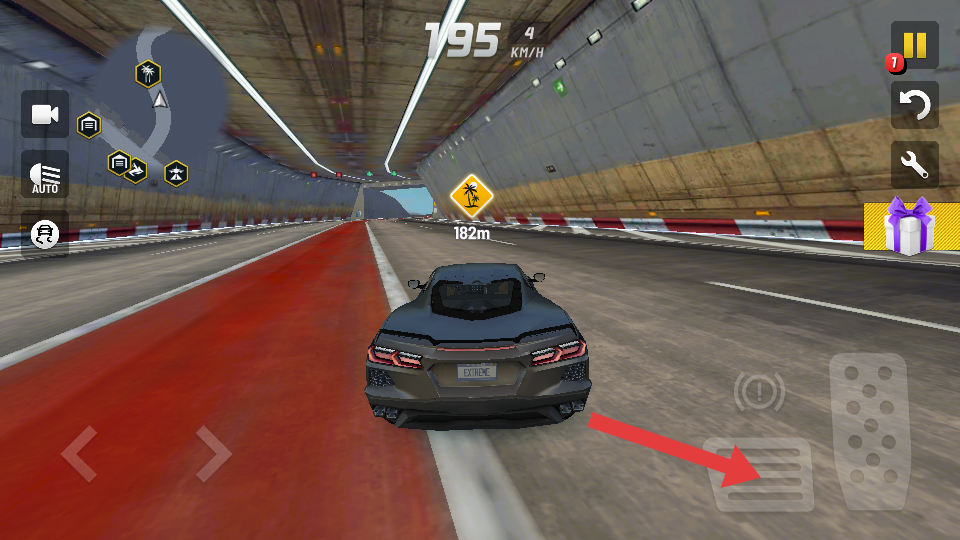Switch the camera view
960x540 pixels.
[45, 114]
